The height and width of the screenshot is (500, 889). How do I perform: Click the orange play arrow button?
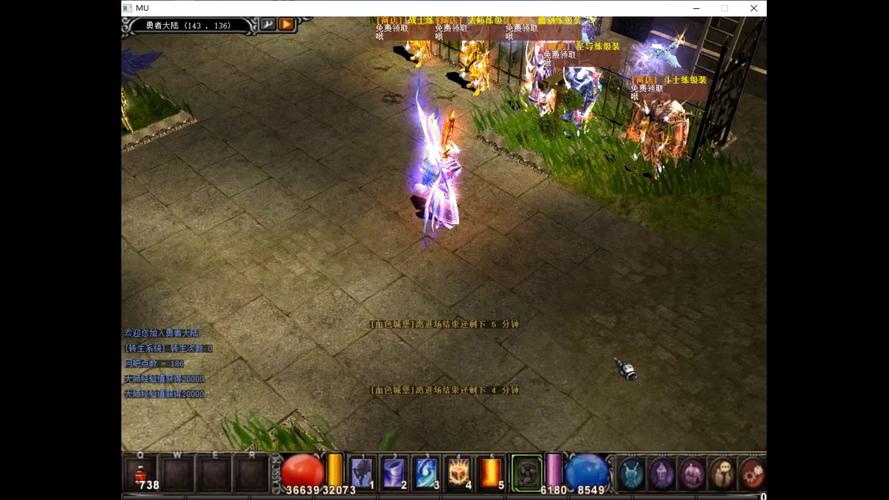(287, 24)
